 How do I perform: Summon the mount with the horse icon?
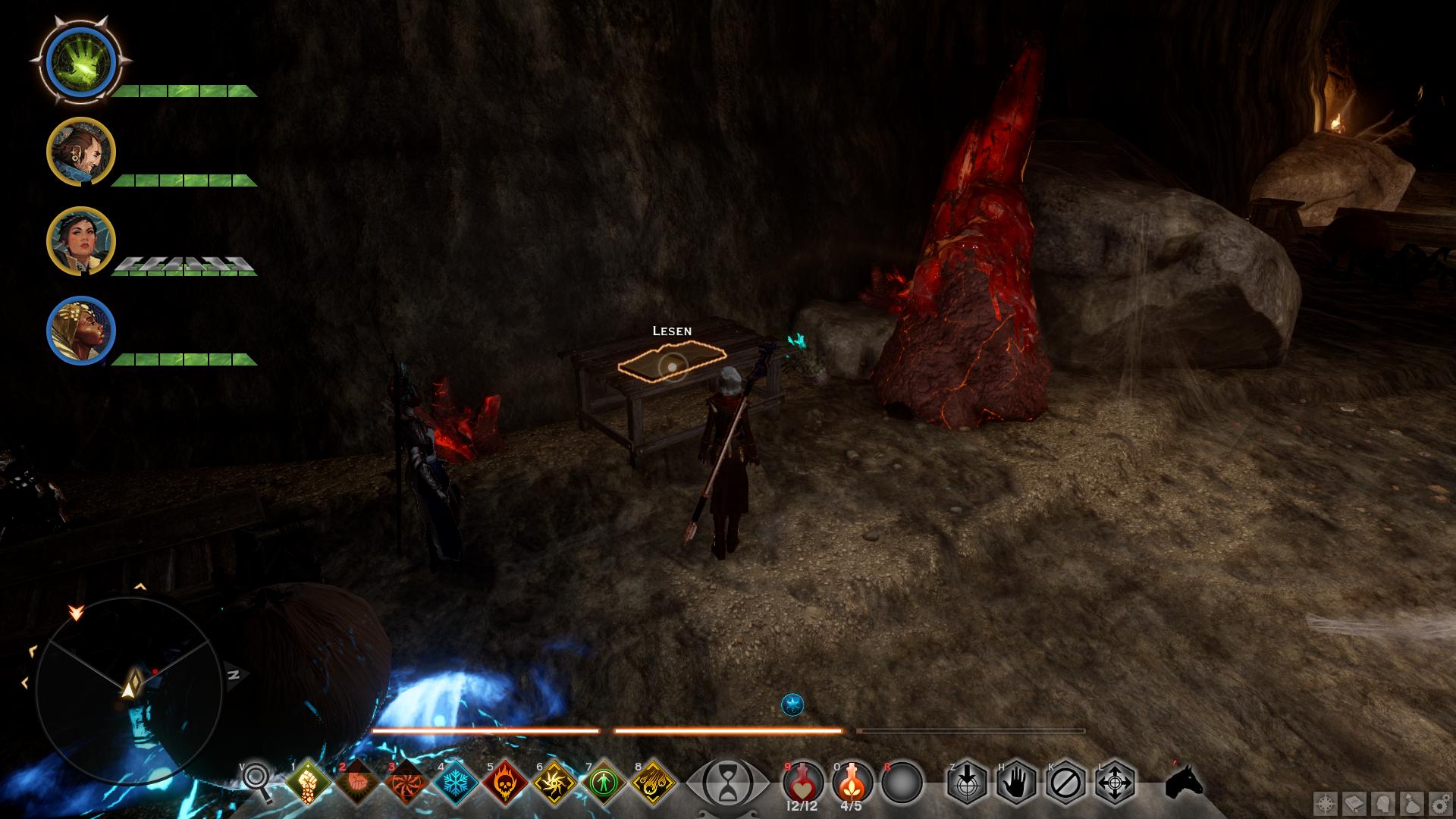click(1184, 781)
